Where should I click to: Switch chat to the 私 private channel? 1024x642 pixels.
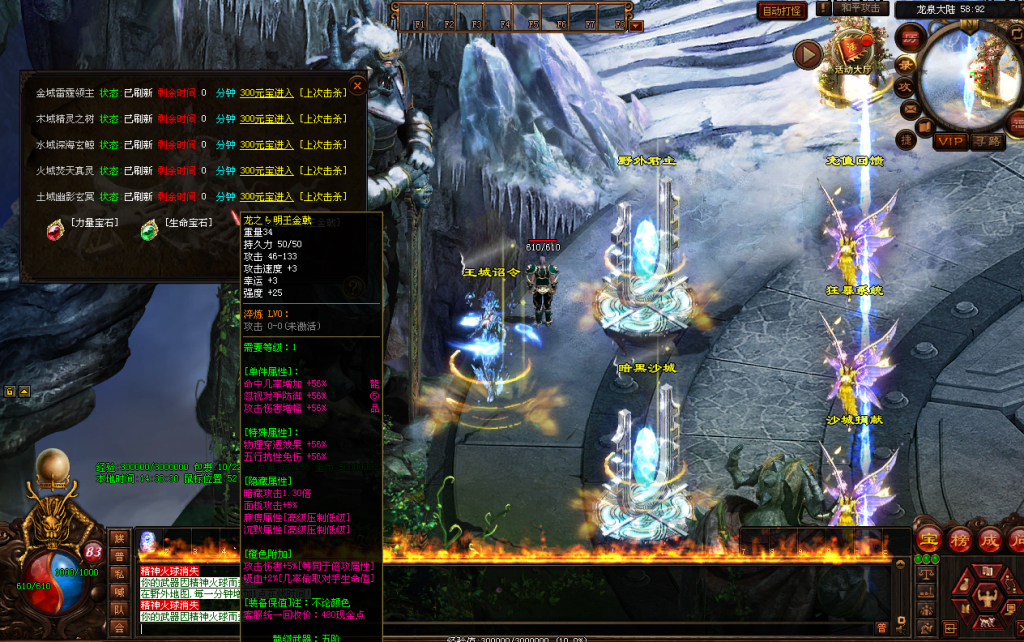[x=119, y=573]
